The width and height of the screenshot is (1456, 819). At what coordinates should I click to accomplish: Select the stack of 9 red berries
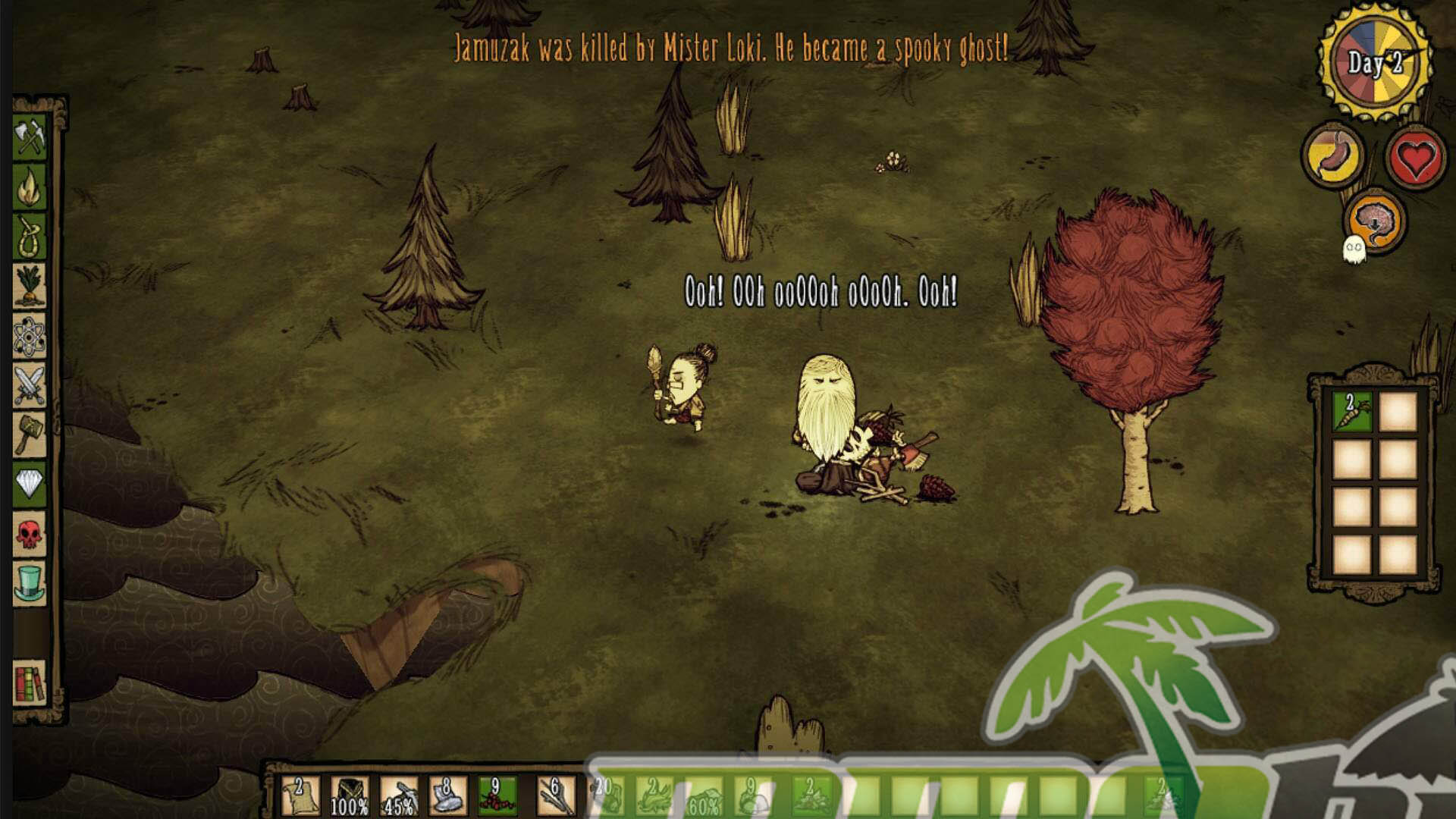click(497, 796)
